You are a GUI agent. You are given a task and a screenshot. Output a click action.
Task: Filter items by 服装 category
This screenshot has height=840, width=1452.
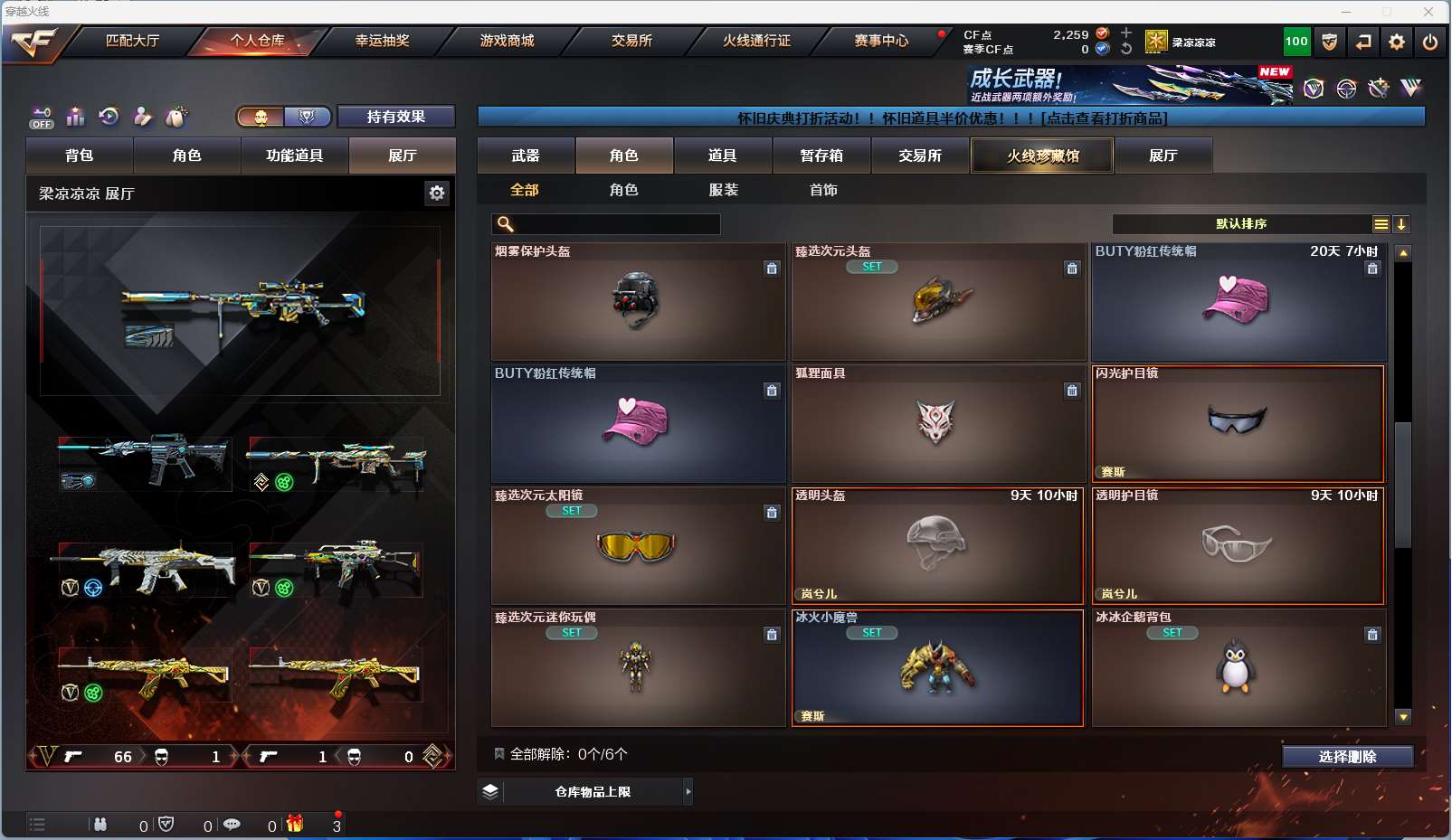[723, 190]
